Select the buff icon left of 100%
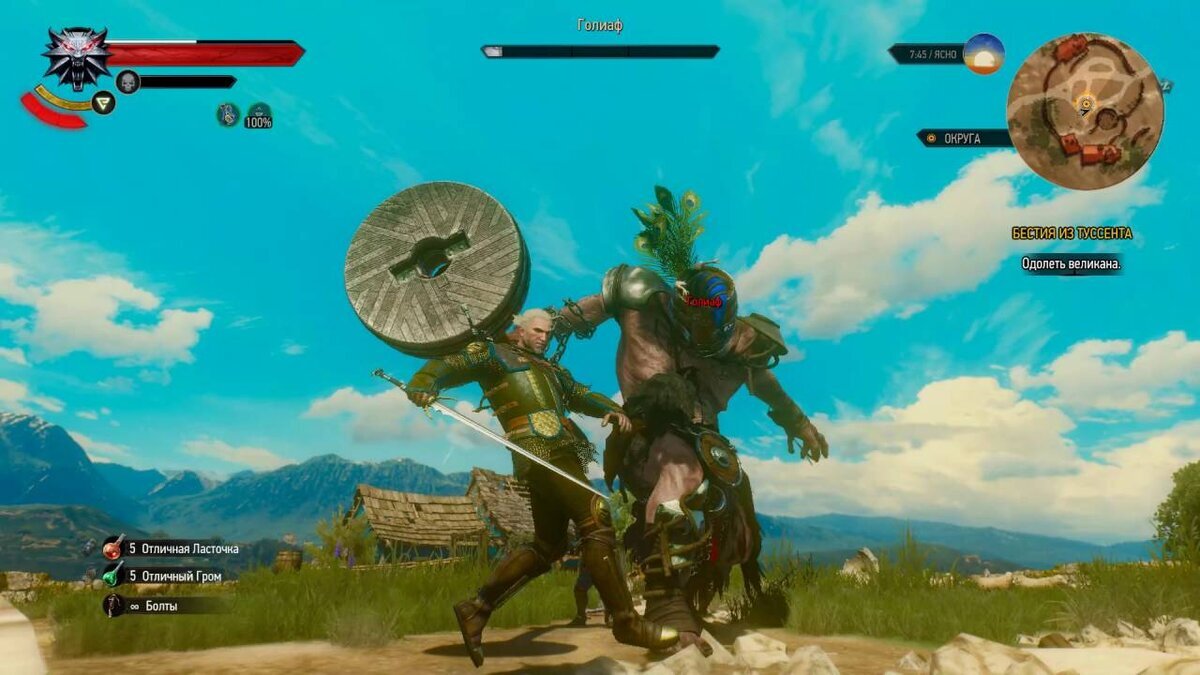The width and height of the screenshot is (1200, 675). pos(228,115)
